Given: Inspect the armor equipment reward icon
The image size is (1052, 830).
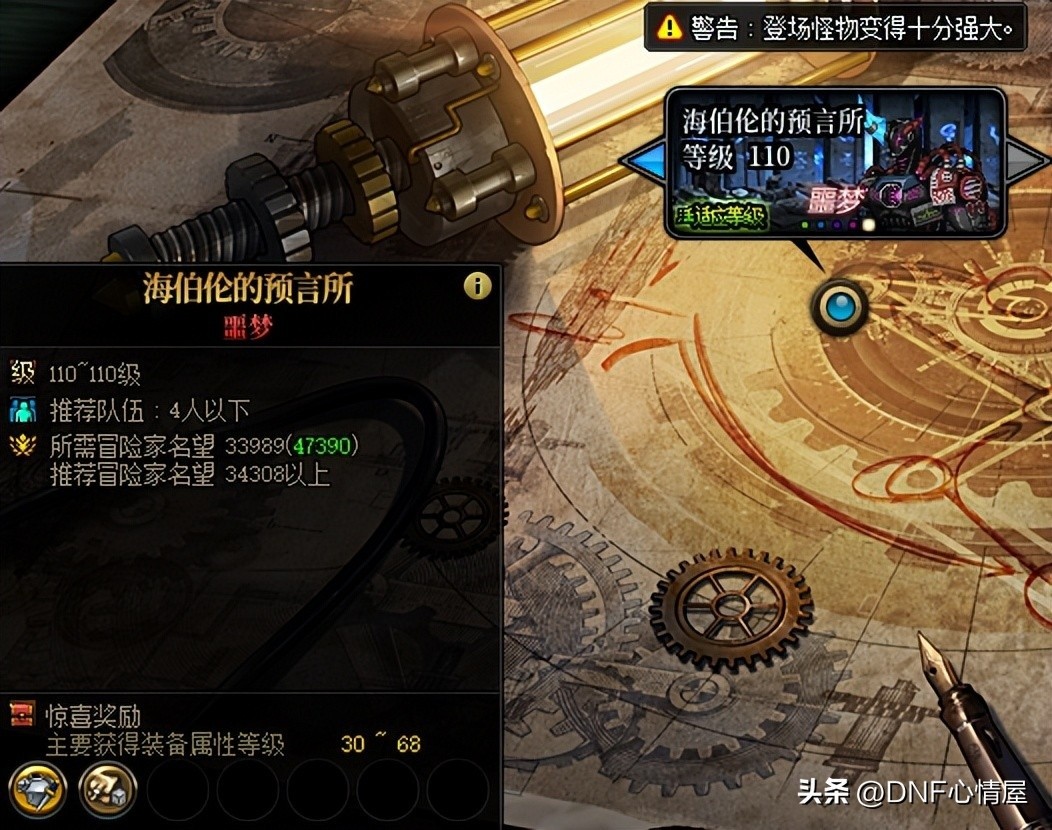Looking at the screenshot, I should (x=39, y=790).
